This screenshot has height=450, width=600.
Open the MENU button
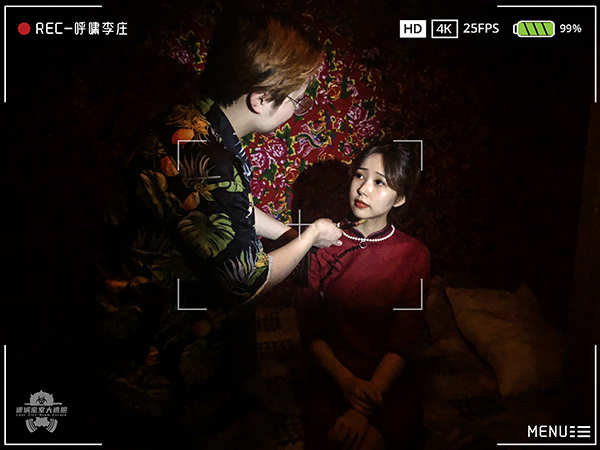558,431
